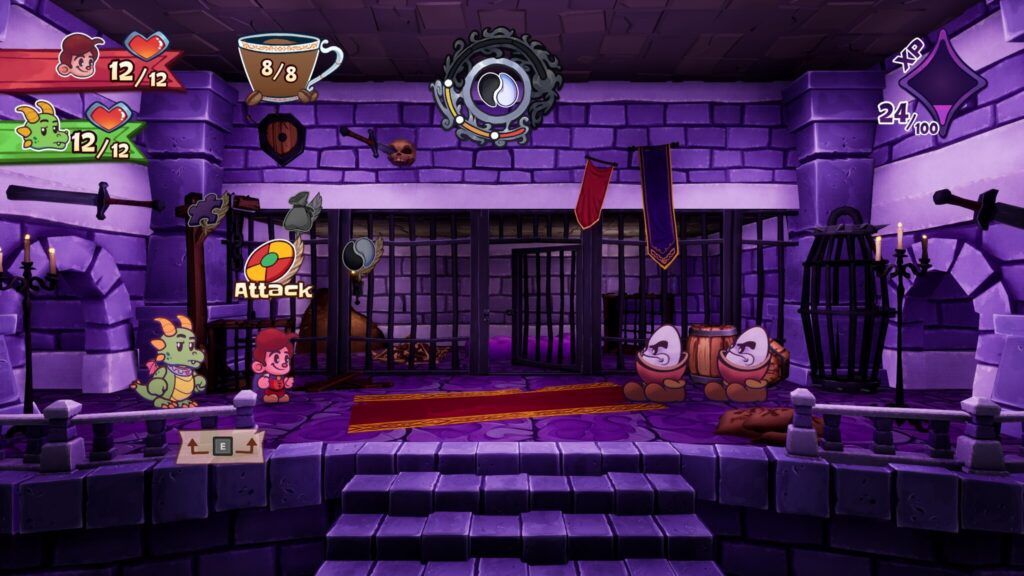
Task: Select the Attack command icon
Action: 272,262
